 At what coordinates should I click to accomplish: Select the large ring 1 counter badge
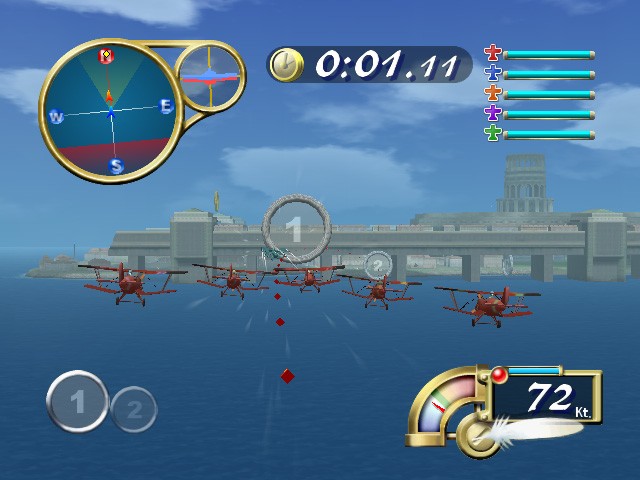point(77,402)
